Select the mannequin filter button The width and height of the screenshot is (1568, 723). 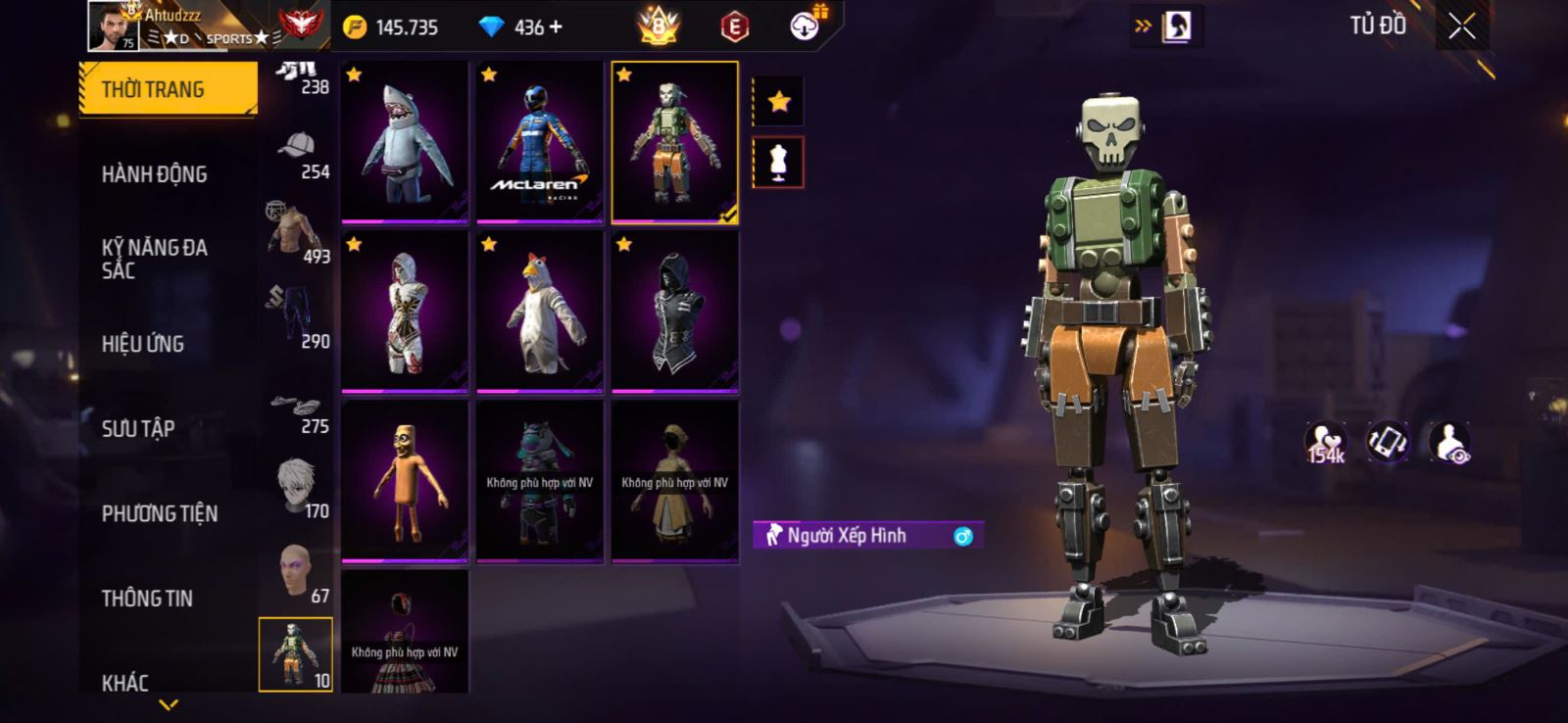coord(779,163)
